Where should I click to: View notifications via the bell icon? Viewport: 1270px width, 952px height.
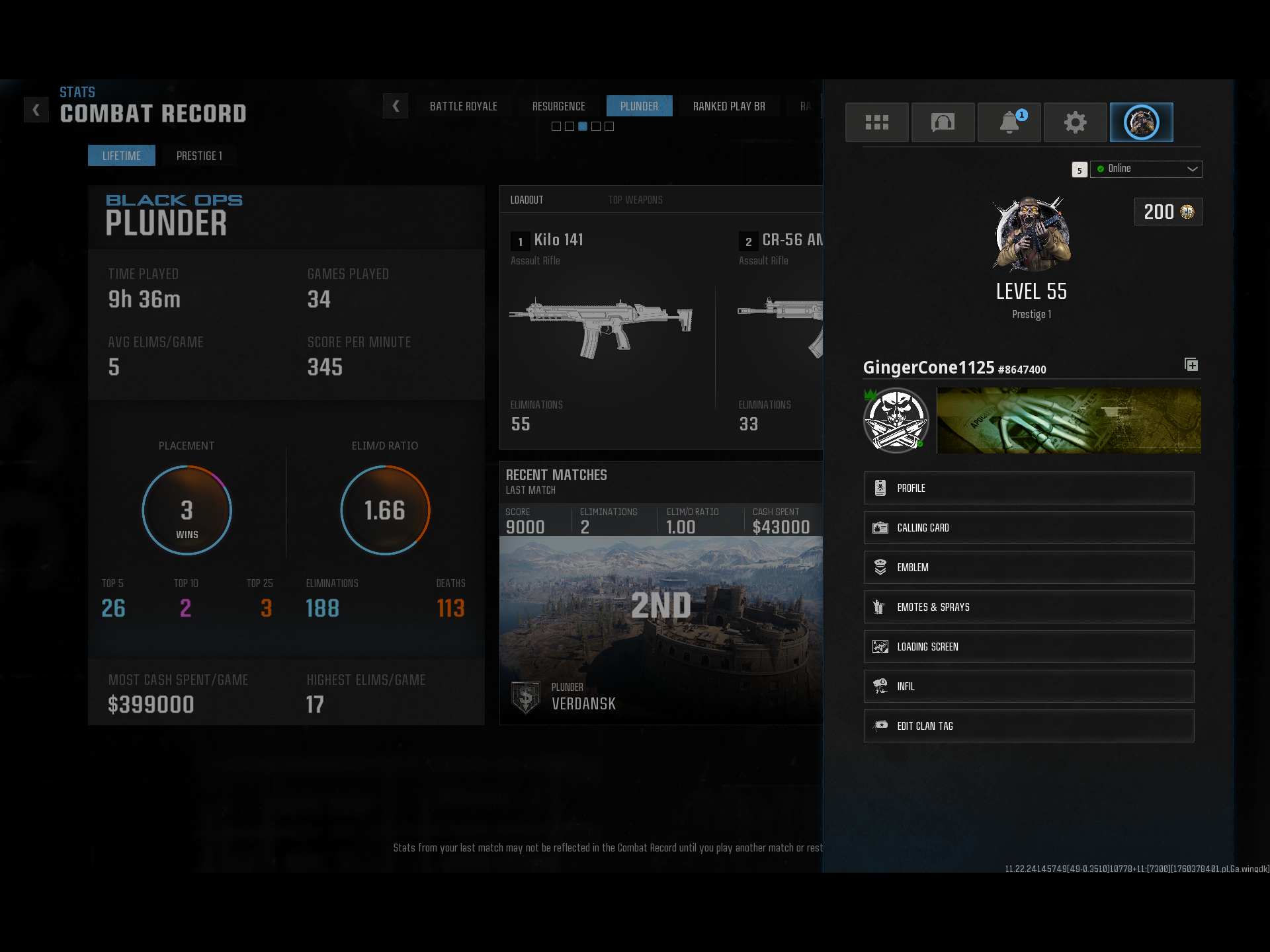click(x=1009, y=122)
